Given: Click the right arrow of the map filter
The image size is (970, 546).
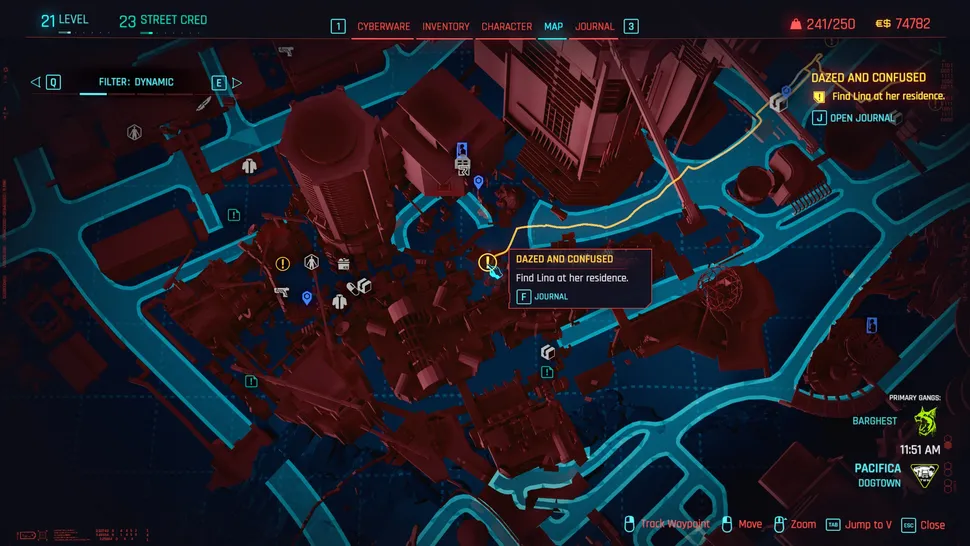Looking at the screenshot, I should (237, 82).
